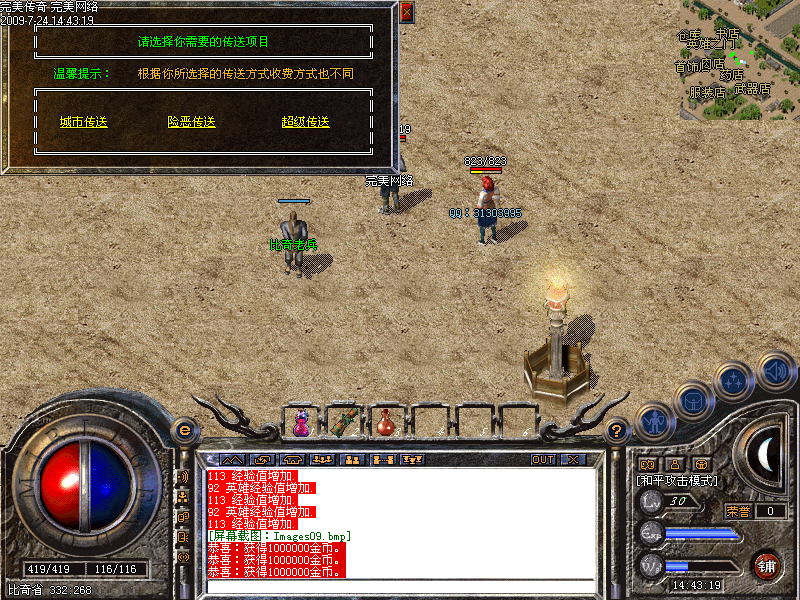Pick the 超级传送 teleport option
The image size is (800, 600).
coord(305,122)
